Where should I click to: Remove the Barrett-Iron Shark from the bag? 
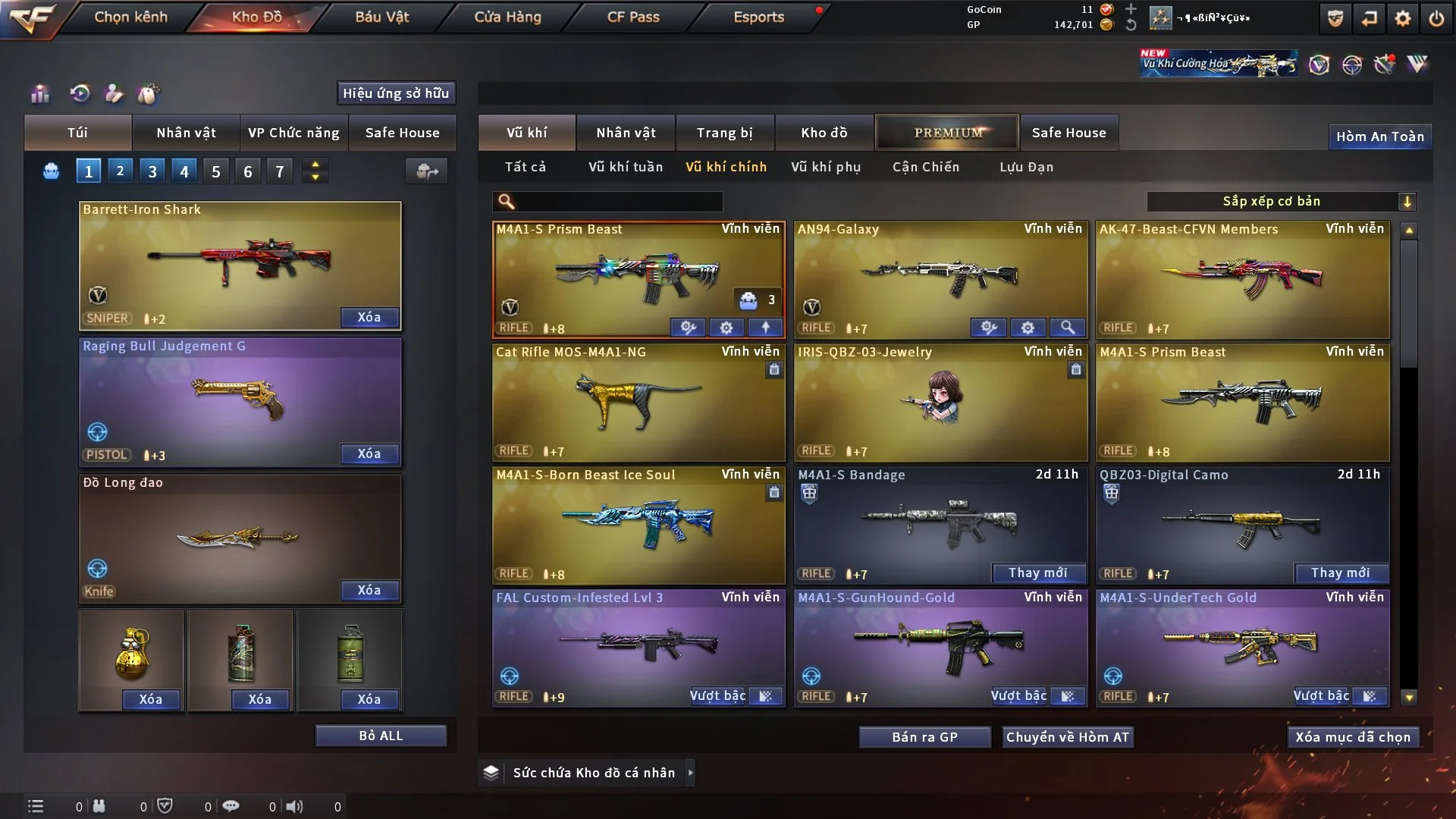tap(369, 317)
